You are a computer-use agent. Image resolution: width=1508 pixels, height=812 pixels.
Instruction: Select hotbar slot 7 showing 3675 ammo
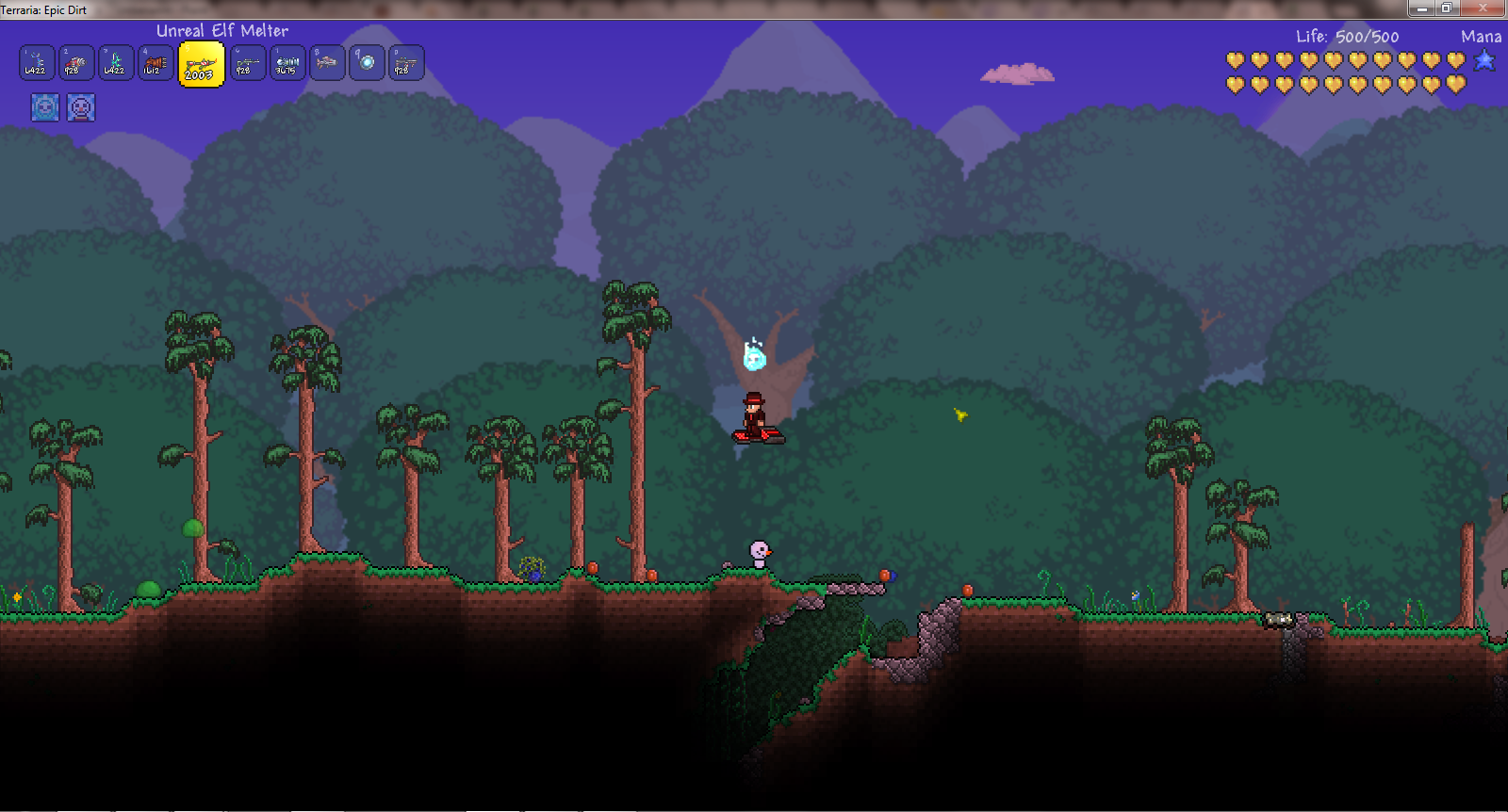287,63
